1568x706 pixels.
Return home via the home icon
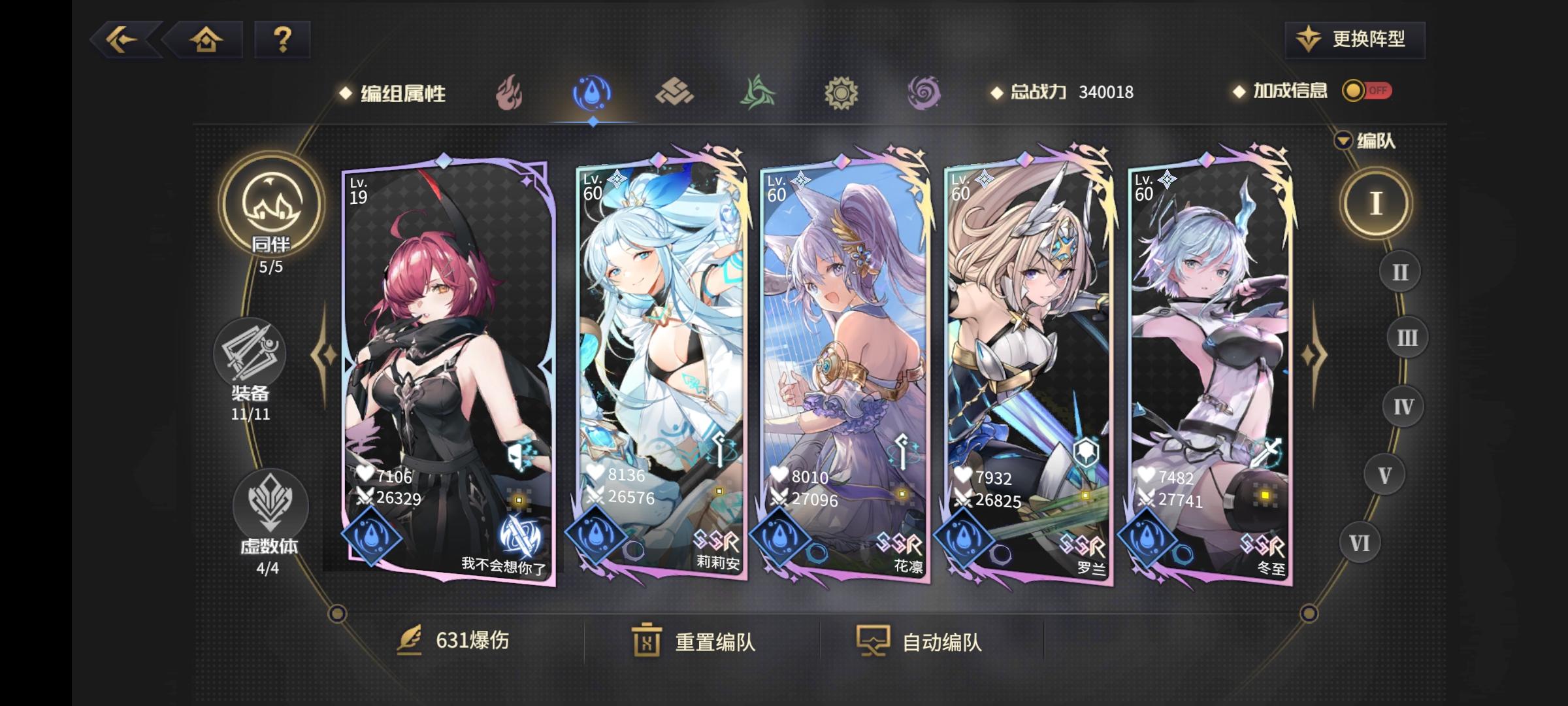tap(206, 41)
